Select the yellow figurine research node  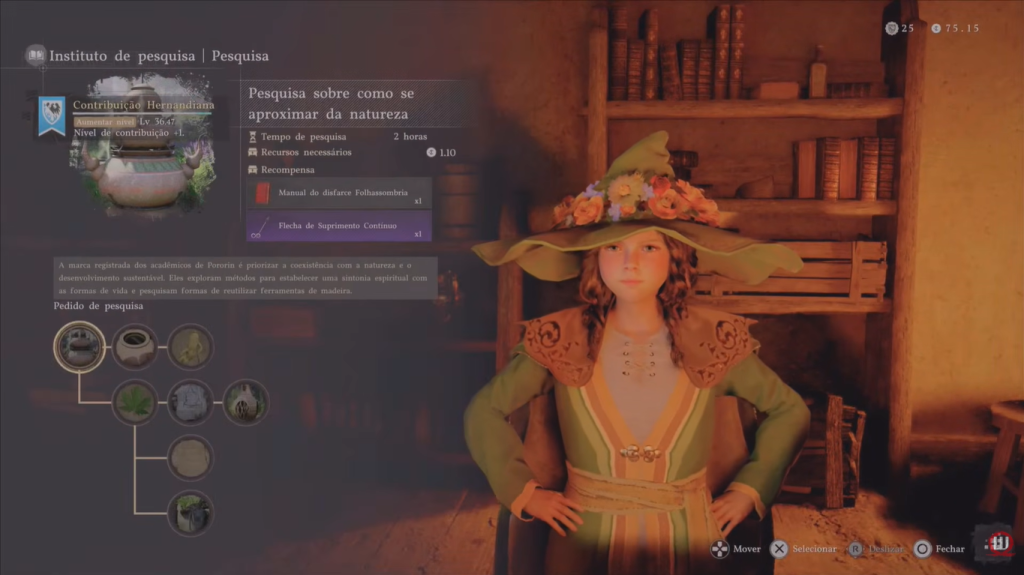point(190,347)
